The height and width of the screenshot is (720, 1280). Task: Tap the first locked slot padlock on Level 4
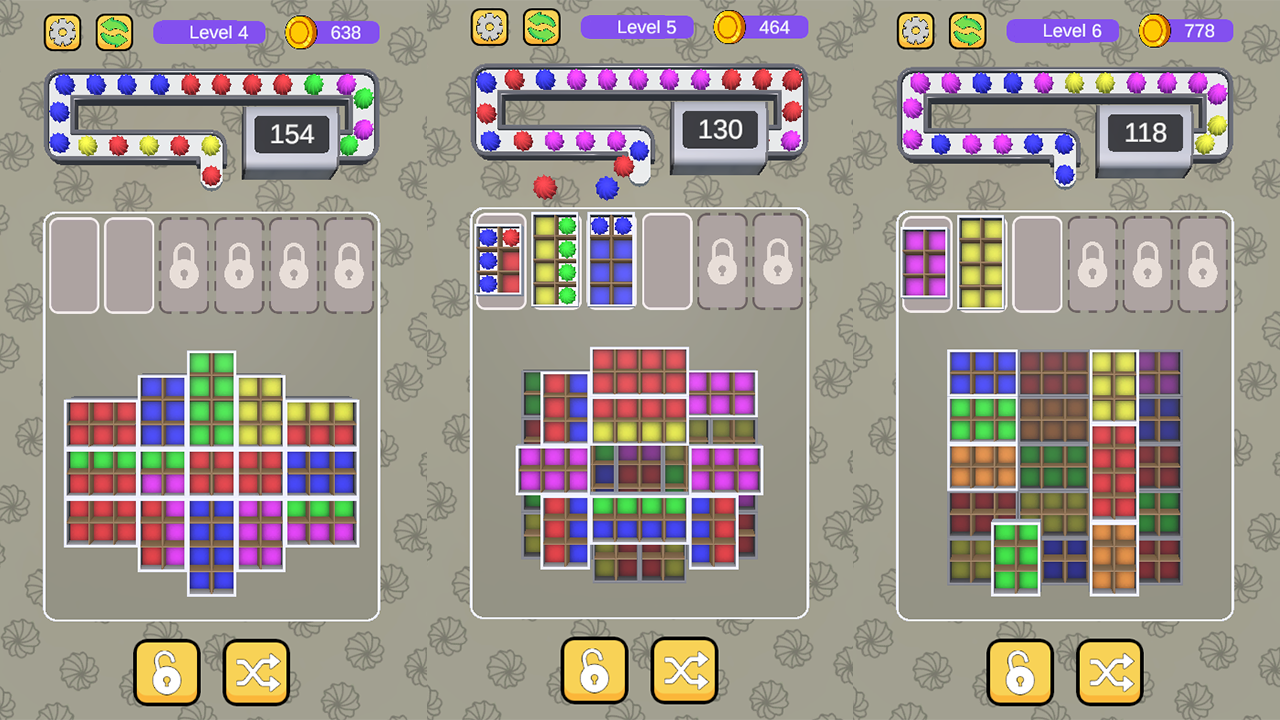184,265
